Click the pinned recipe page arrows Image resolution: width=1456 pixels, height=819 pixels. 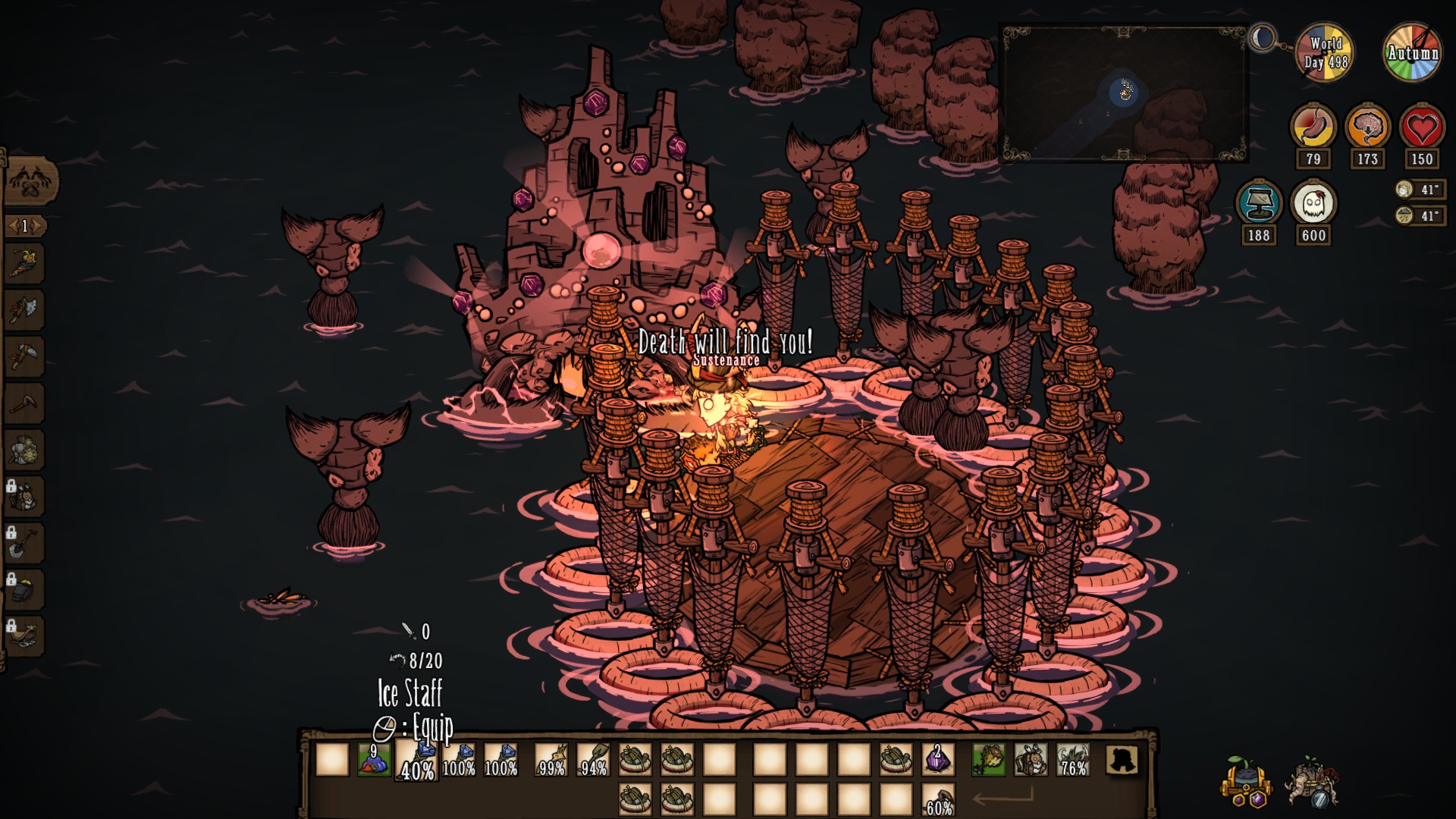click(x=25, y=226)
